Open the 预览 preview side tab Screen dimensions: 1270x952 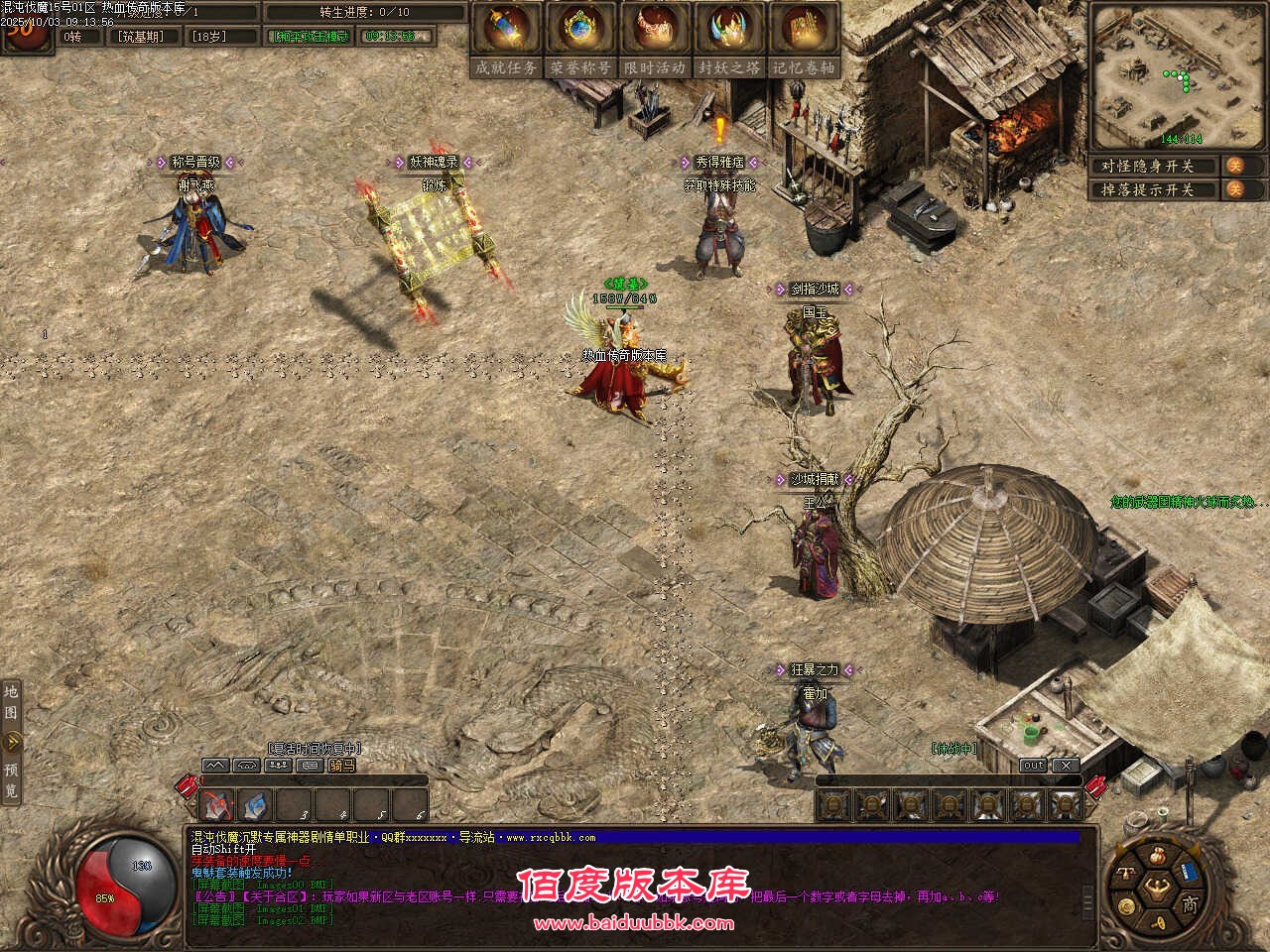coord(11,779)
